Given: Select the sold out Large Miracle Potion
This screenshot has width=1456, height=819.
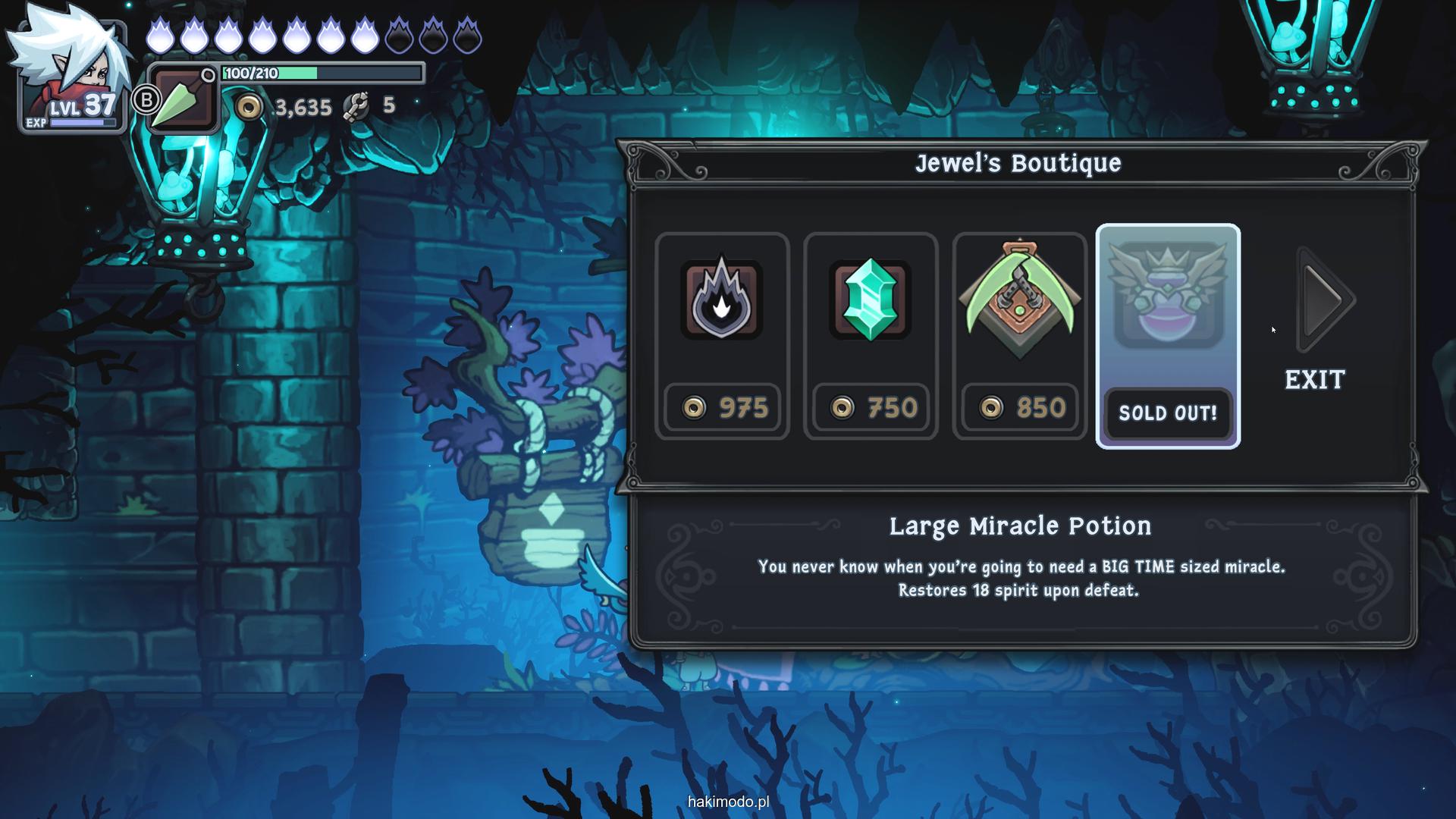Looking at the screenshot, I should tap(1168, 335).
